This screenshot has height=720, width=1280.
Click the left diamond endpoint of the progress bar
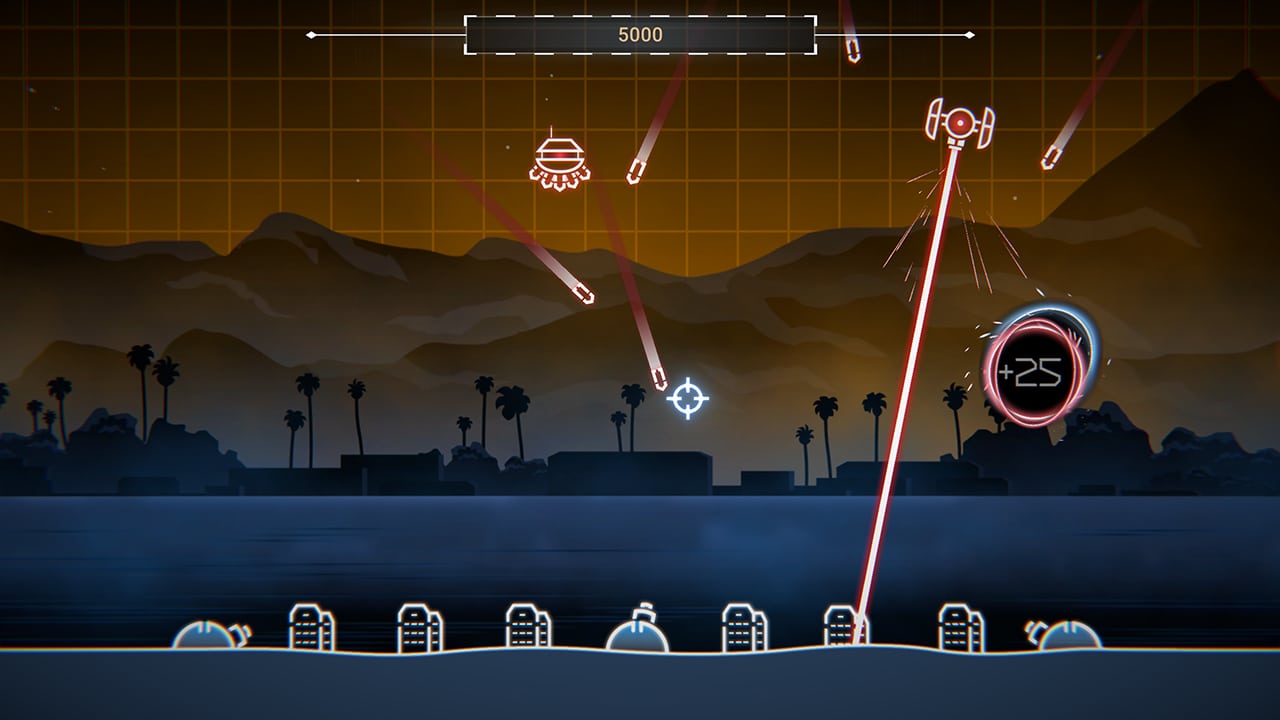point(313,33)
